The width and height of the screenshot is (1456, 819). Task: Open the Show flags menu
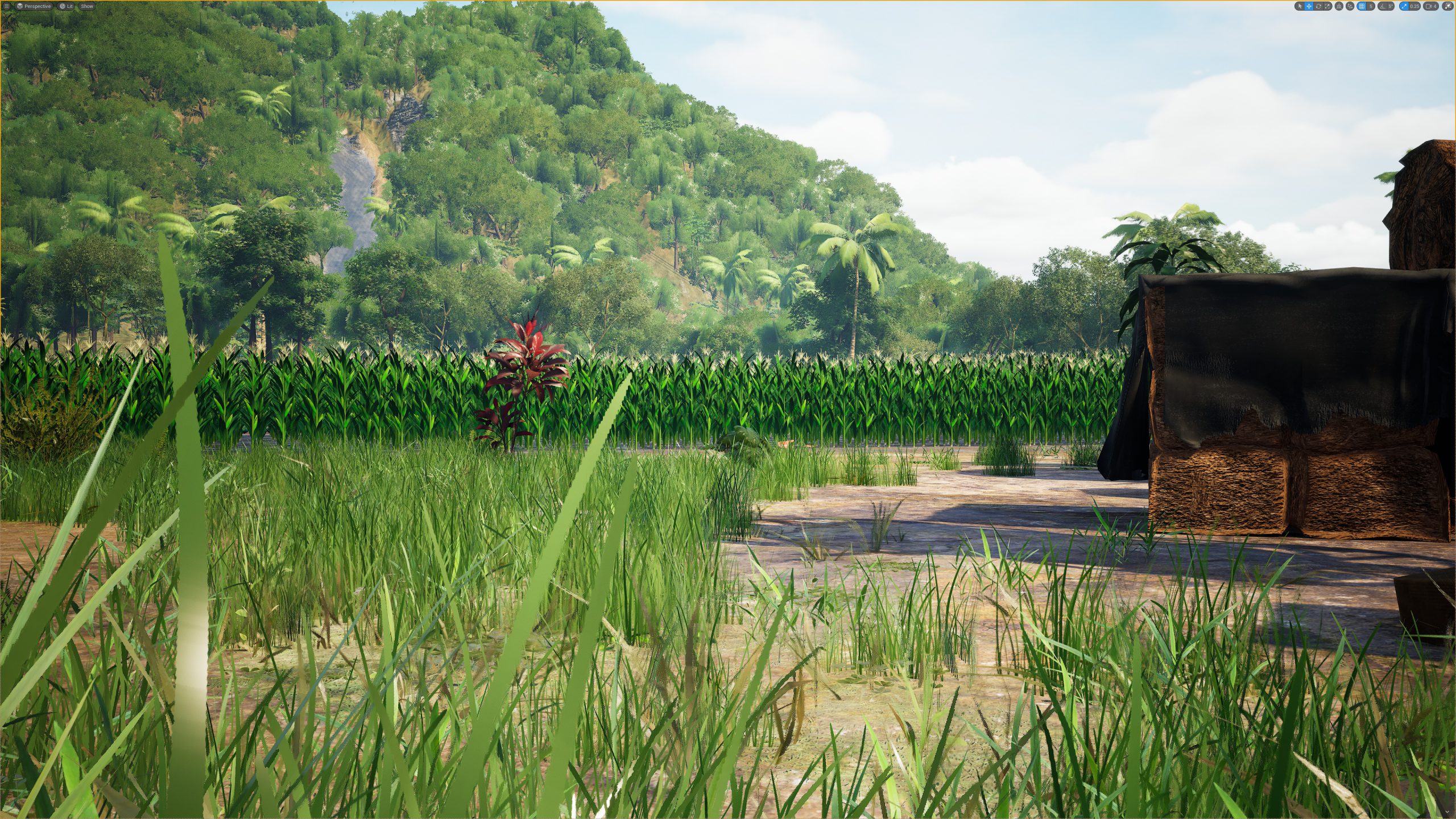[86, 6]
